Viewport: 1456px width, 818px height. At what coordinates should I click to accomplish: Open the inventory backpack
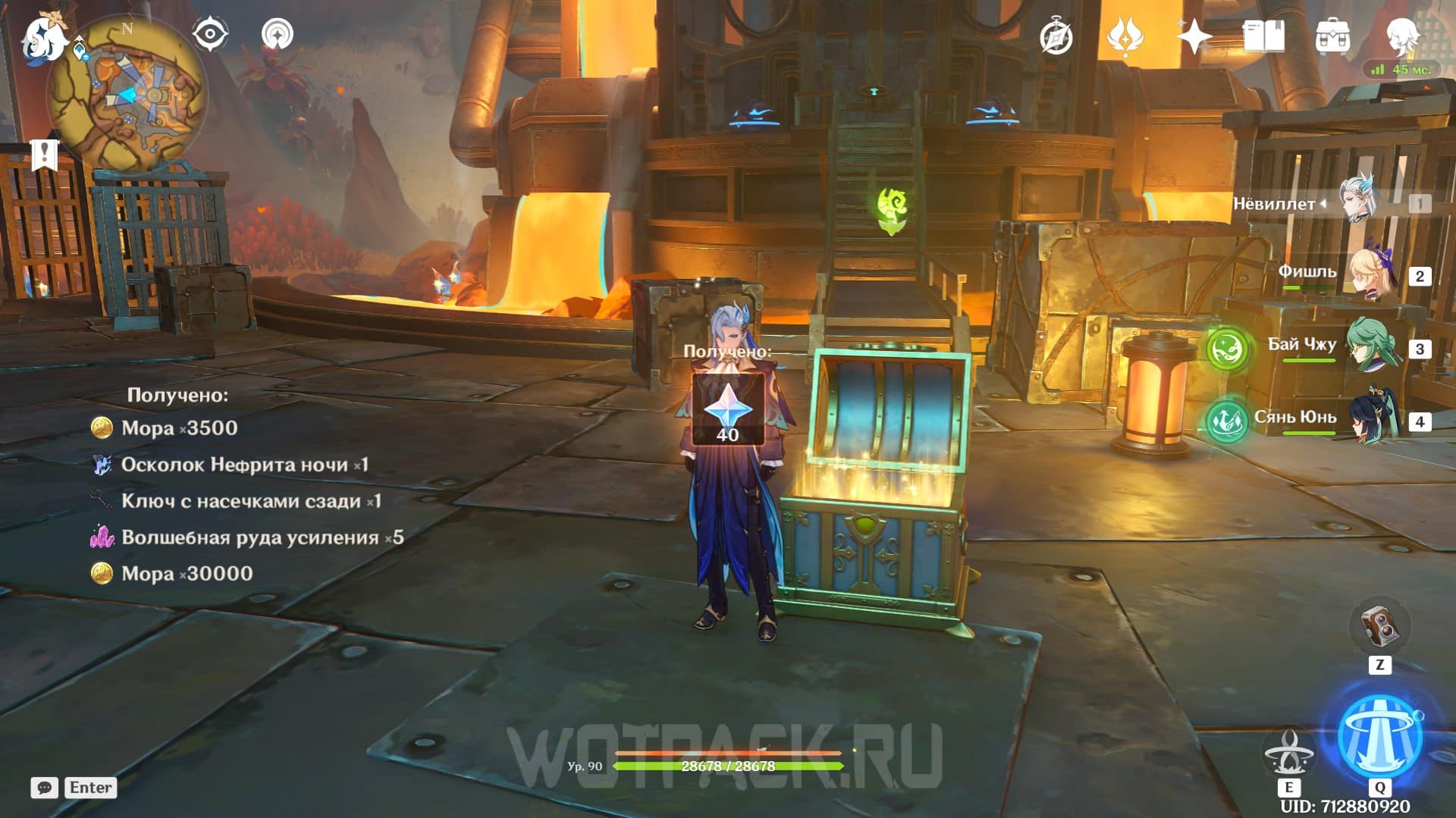pyautogui.click(x=1332, y=36)
